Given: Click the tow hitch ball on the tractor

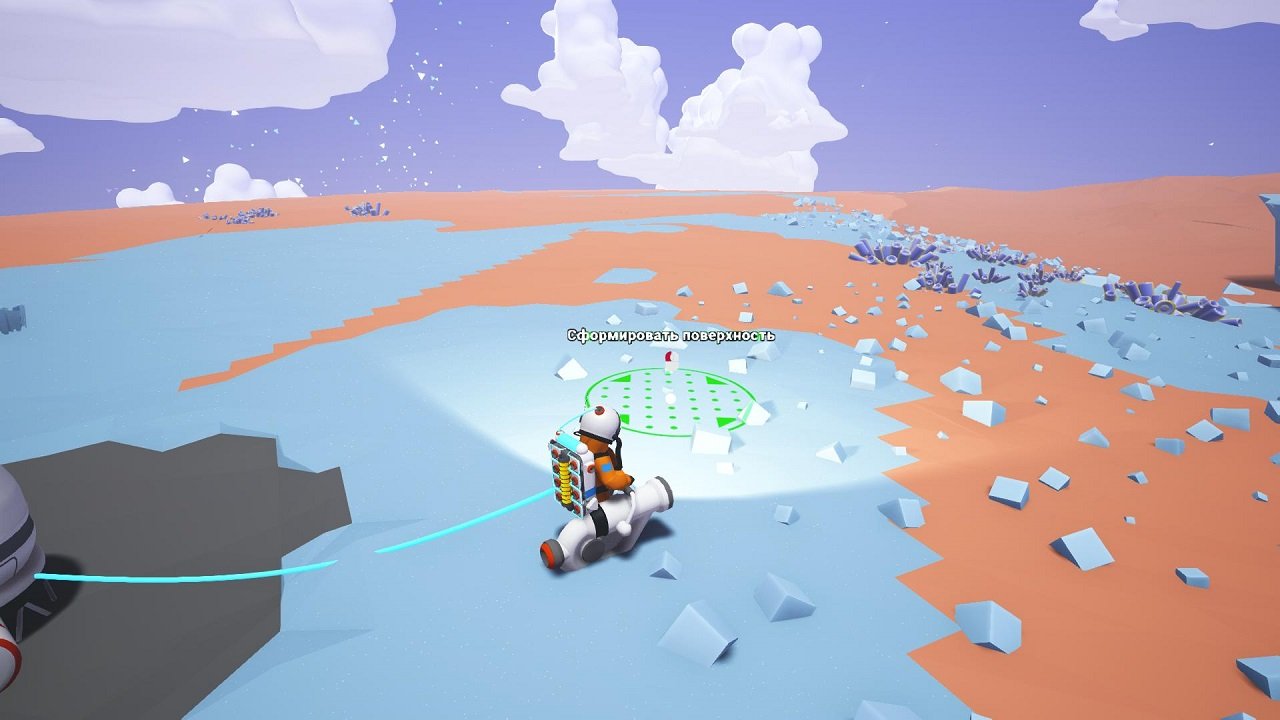Looking at the screenshot, I should (x=624, y=526).
